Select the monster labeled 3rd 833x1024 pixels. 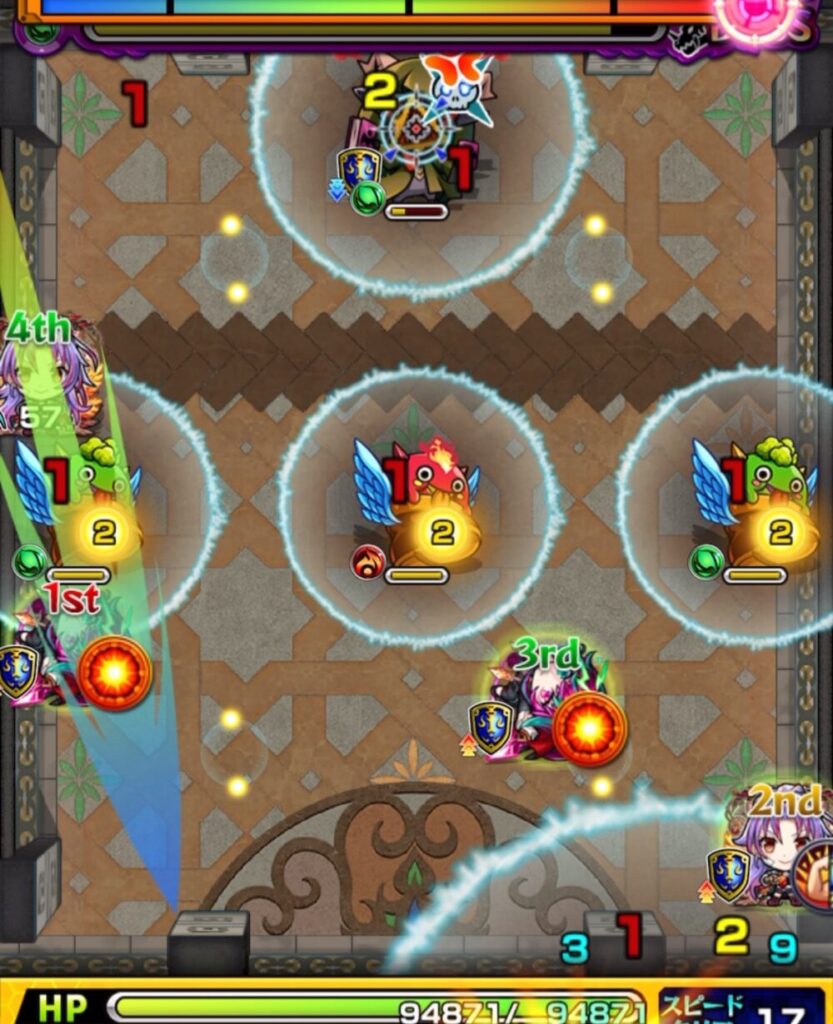coord(545,712)
